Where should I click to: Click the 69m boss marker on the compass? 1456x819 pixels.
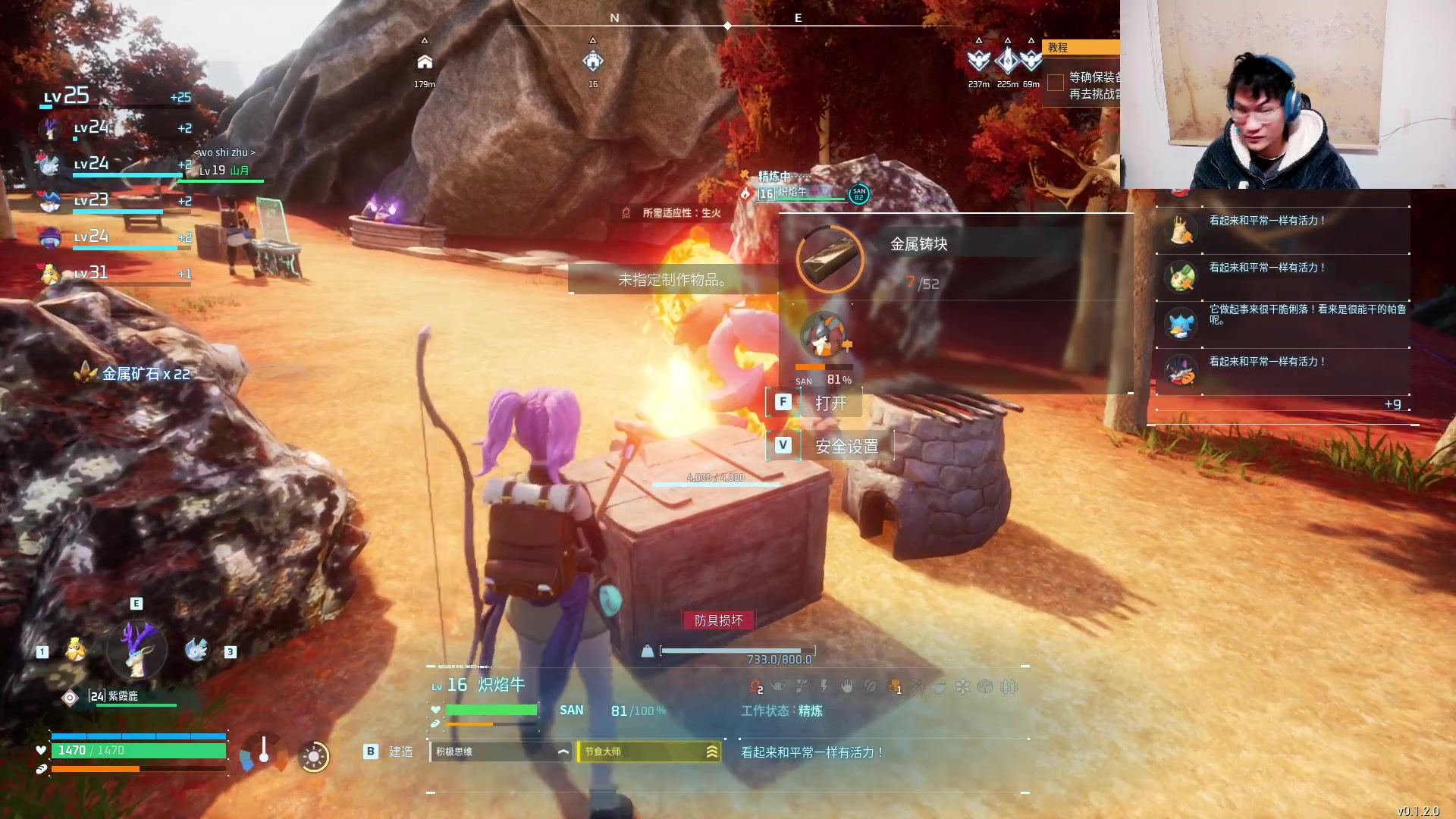tap(1031, 61)
